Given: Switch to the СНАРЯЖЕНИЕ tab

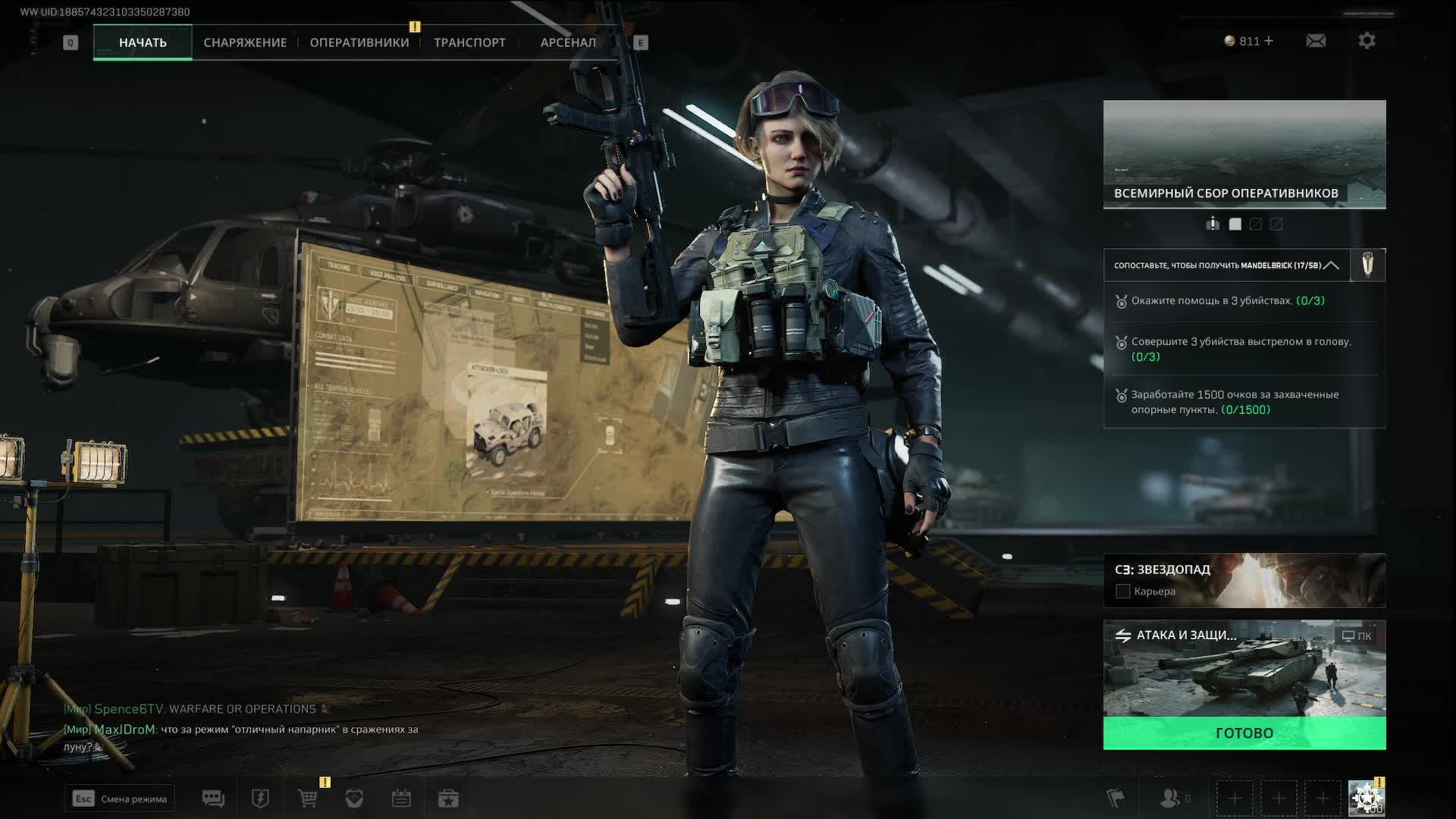Looking at the screenshot, I should click(x=245, y=42).
